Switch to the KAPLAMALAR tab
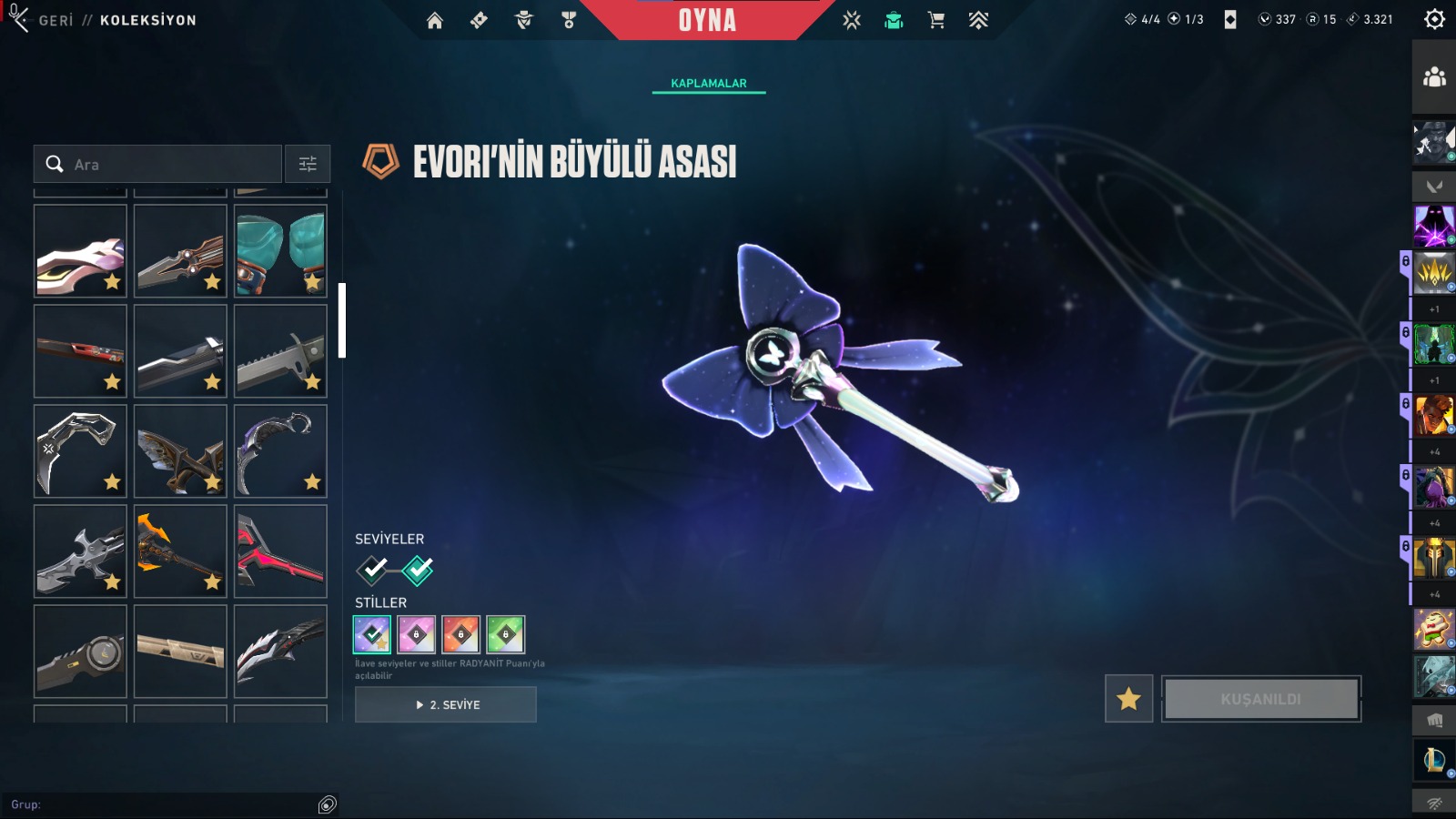Image resolution: width=1456 pixels, height=819 pixels. (x=708, y=83)
